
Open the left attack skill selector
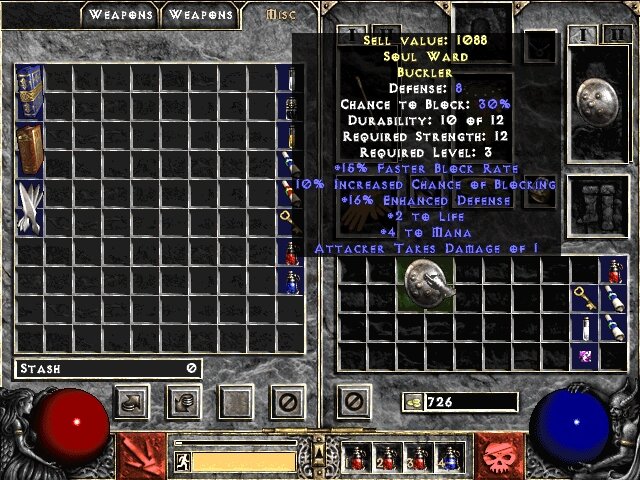click(139, 453)
